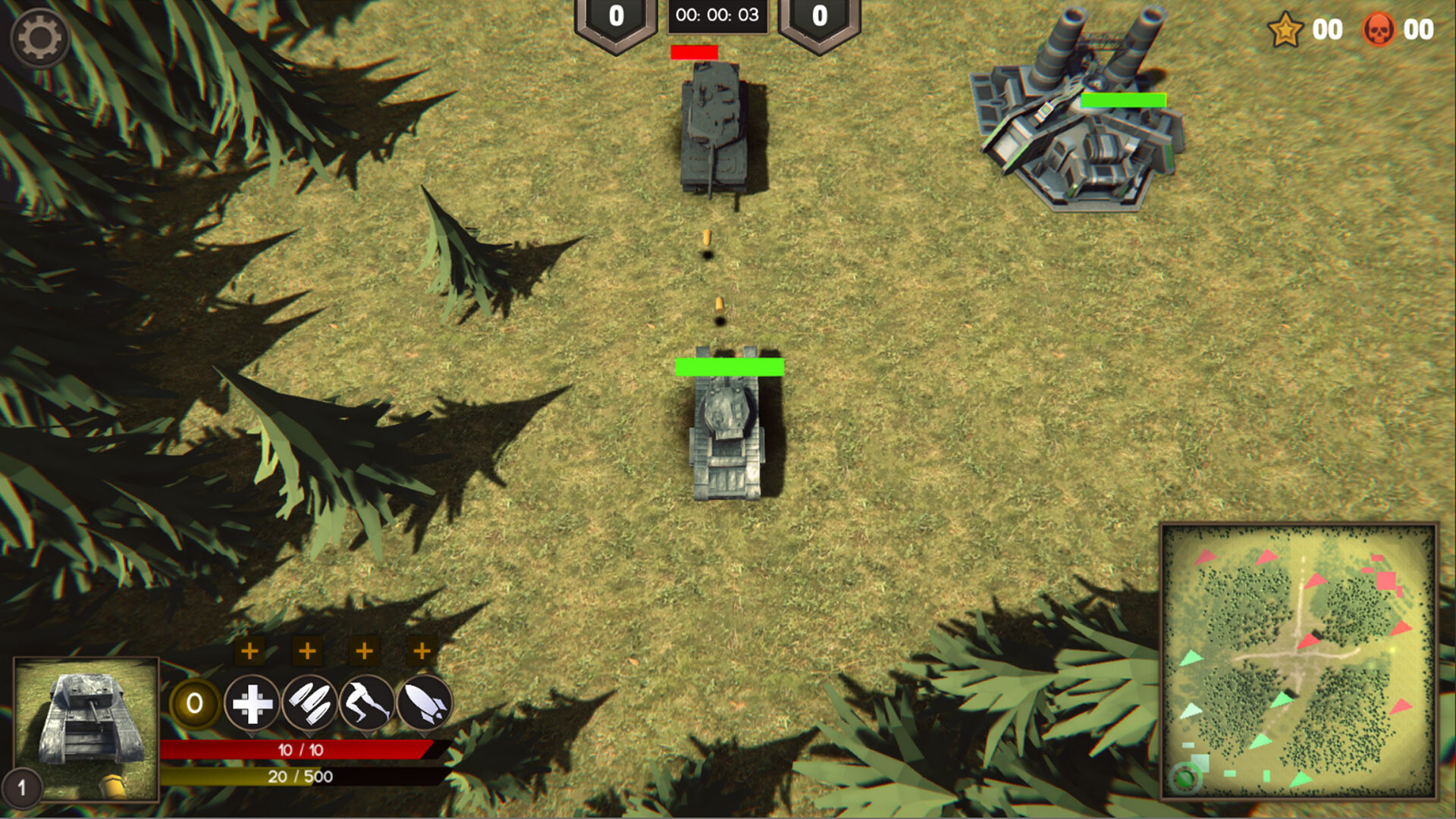Click the plus upgrade above the ammo ability

[x=308, y=650]
